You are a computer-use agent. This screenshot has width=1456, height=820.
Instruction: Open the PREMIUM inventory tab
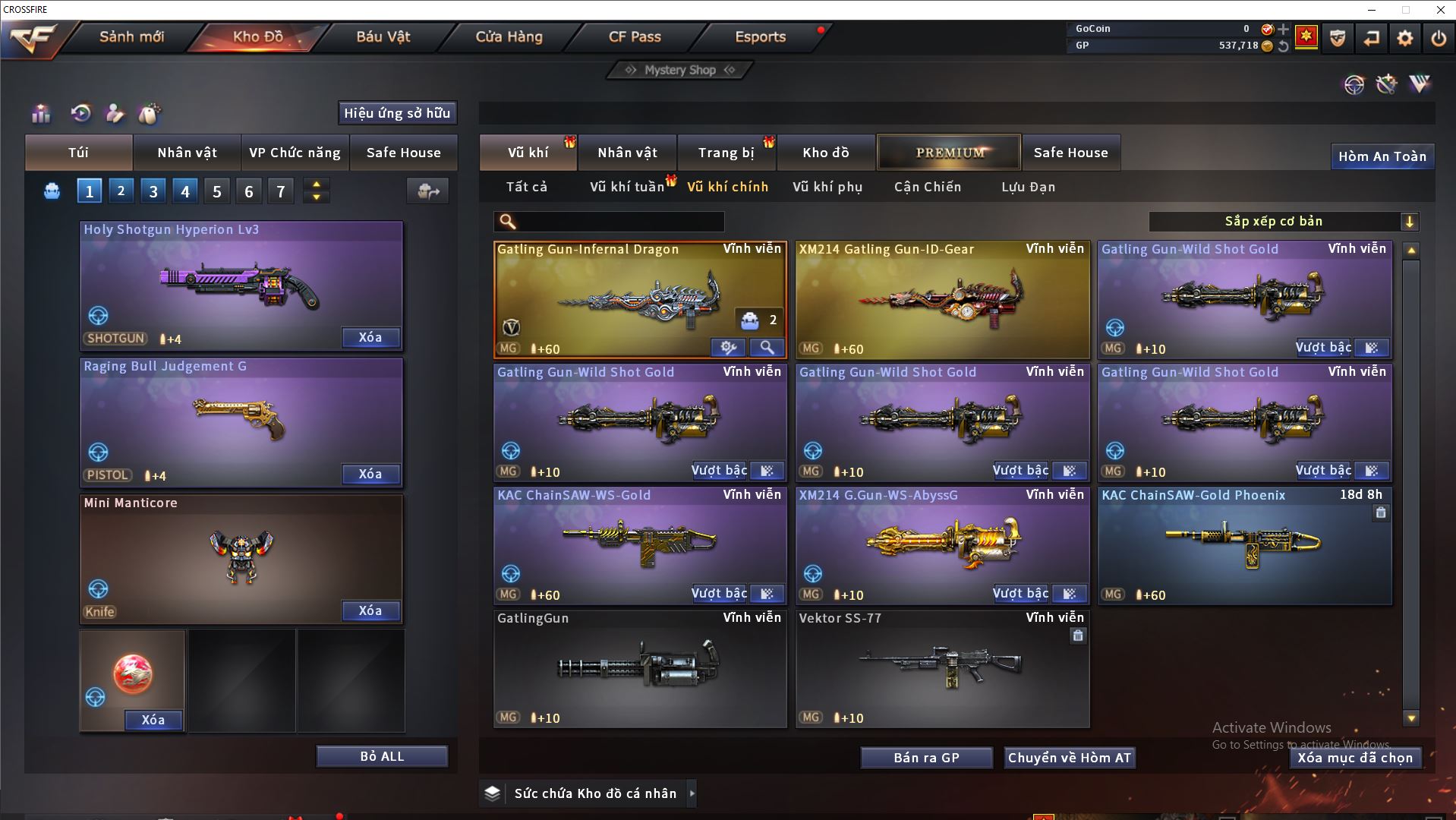click(949, 153)
